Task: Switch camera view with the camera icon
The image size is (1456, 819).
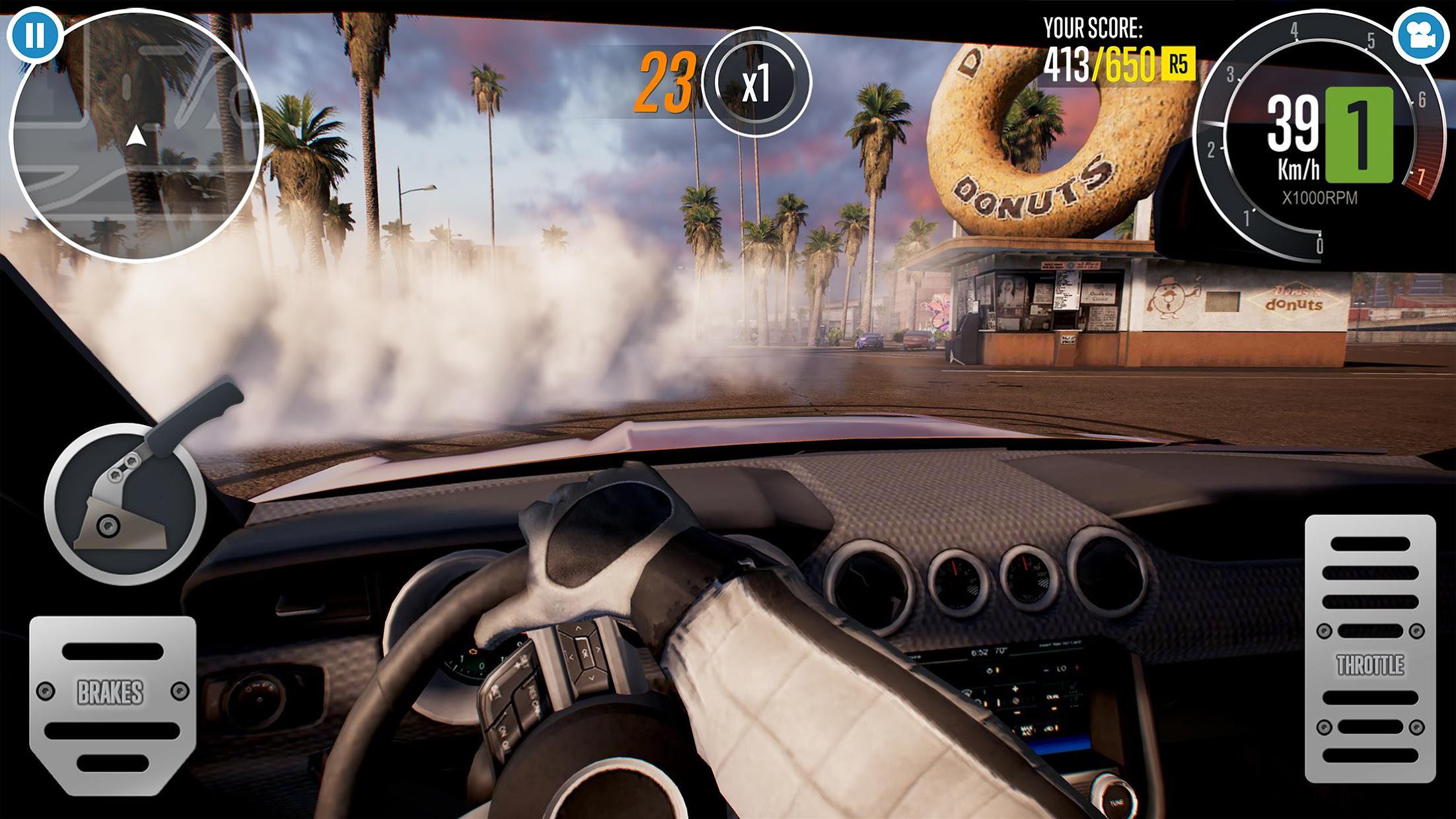Action: 1420,36
